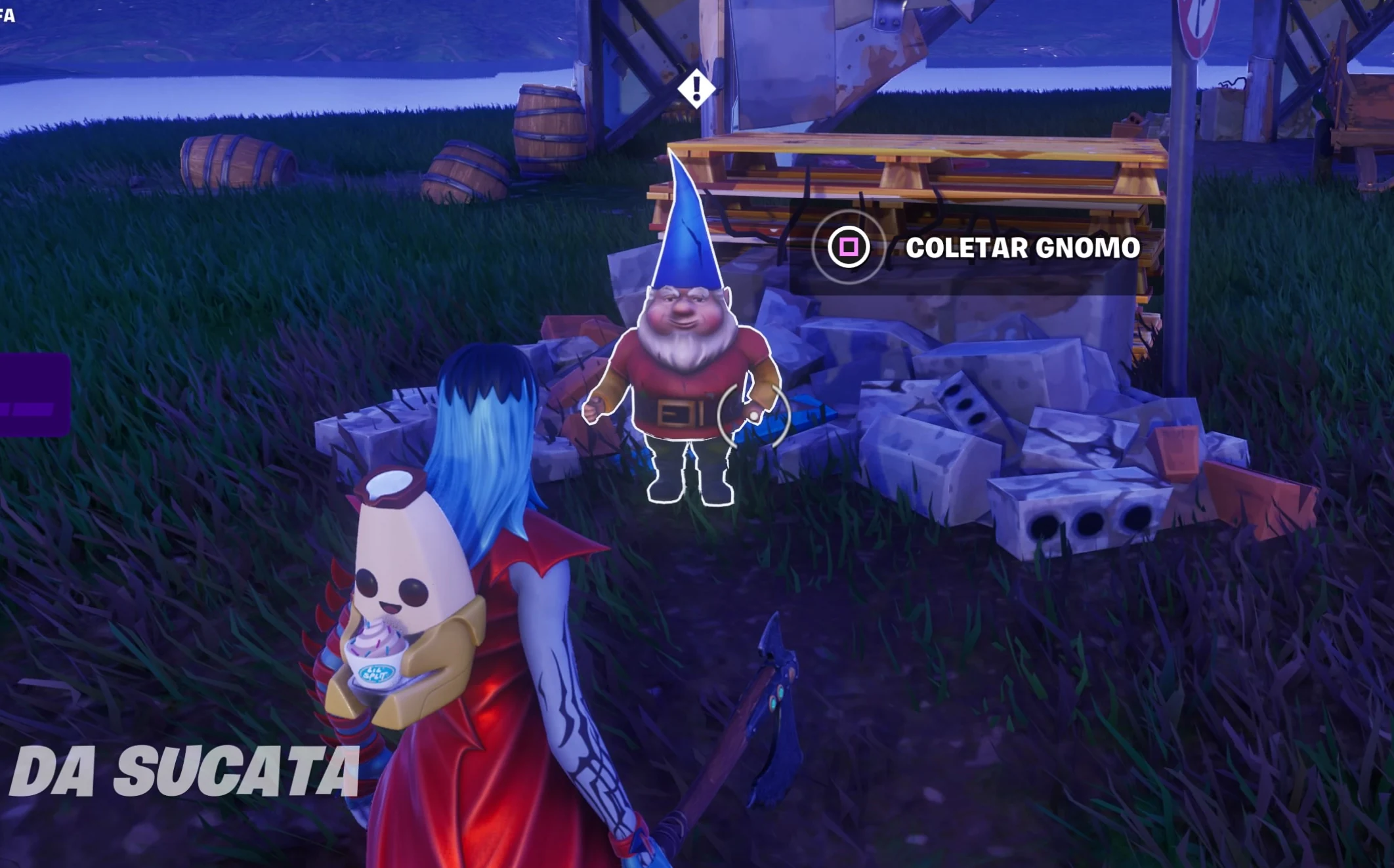Expand the COLETAR GNOMO interaction prompt
1394x868 pixels.
click(x=1024, y=248)
